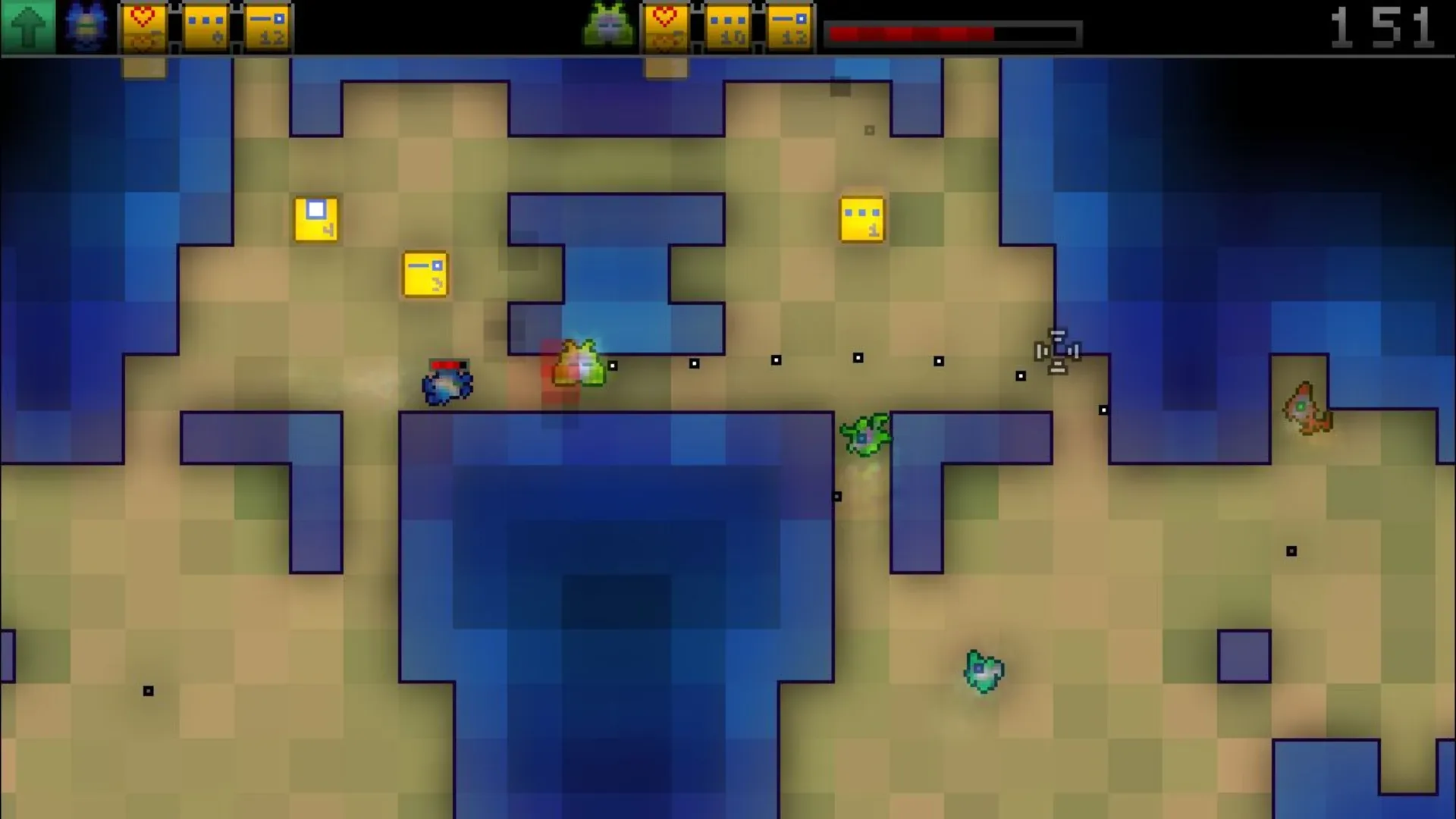Click the gray turret structure on the map
The height and width of the screenshot is (819, 1456).
[x=1057, y=351]
